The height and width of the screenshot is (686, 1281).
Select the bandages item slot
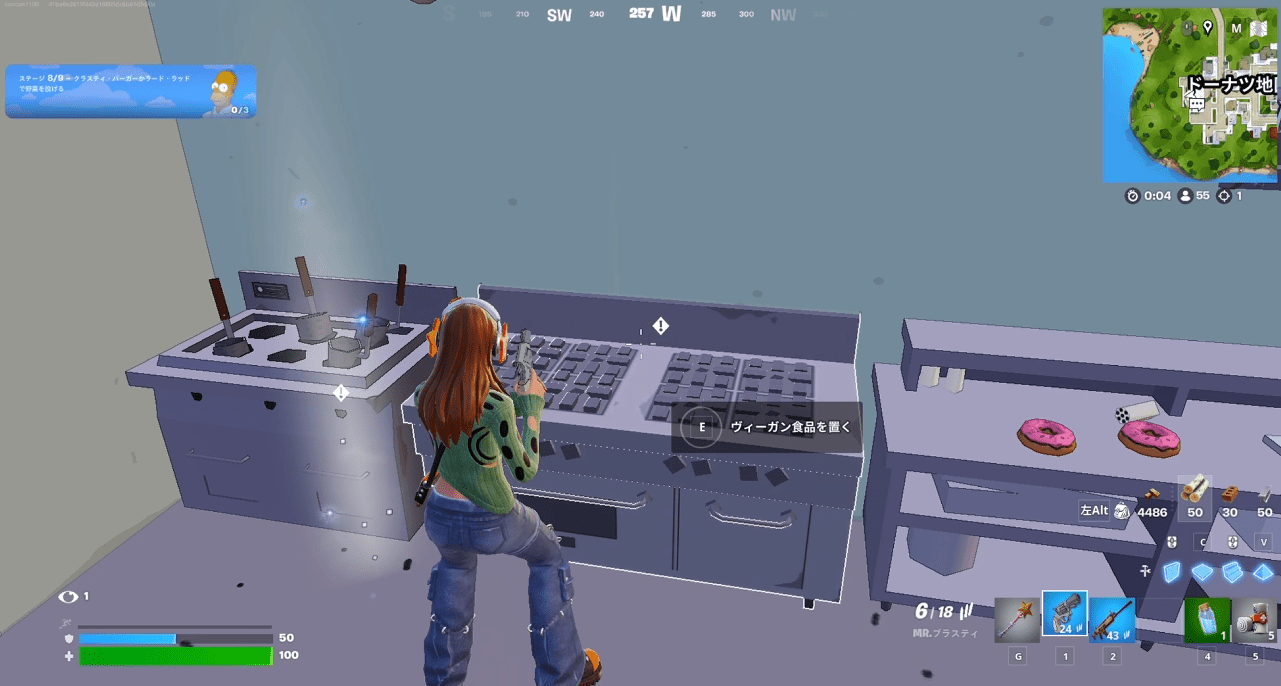pos(1254,619)
